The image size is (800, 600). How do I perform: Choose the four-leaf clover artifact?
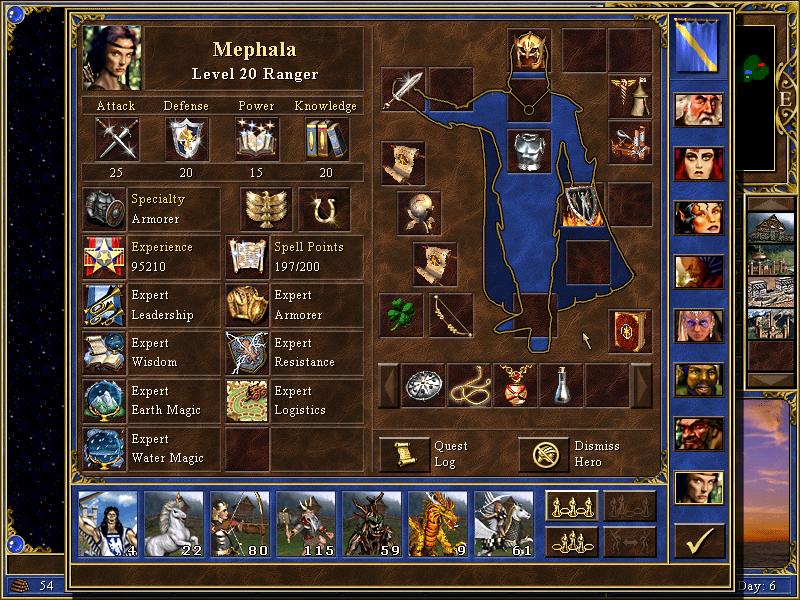(401, 315)
